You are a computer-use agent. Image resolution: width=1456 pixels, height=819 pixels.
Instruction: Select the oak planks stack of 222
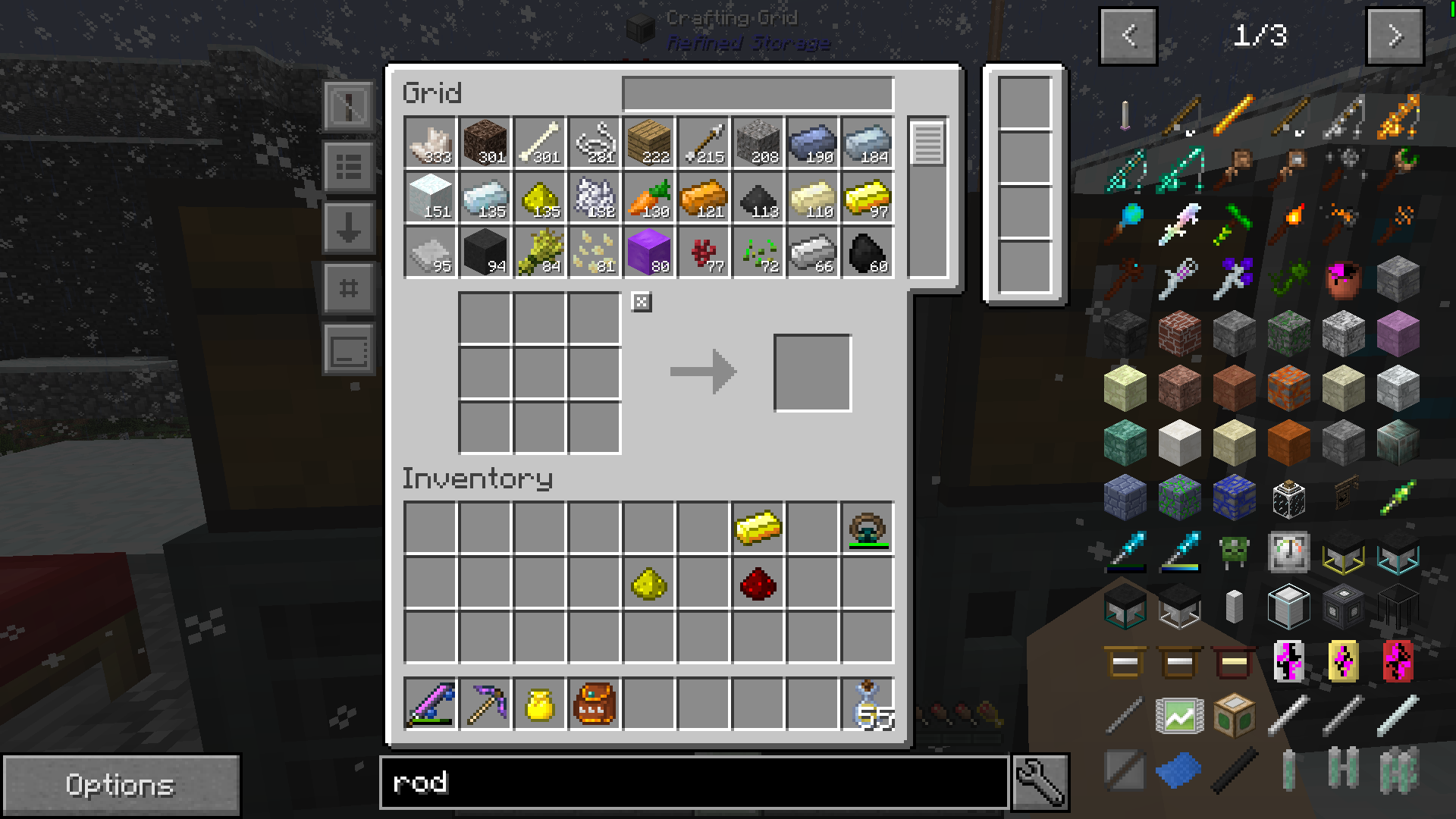[648, 143]
